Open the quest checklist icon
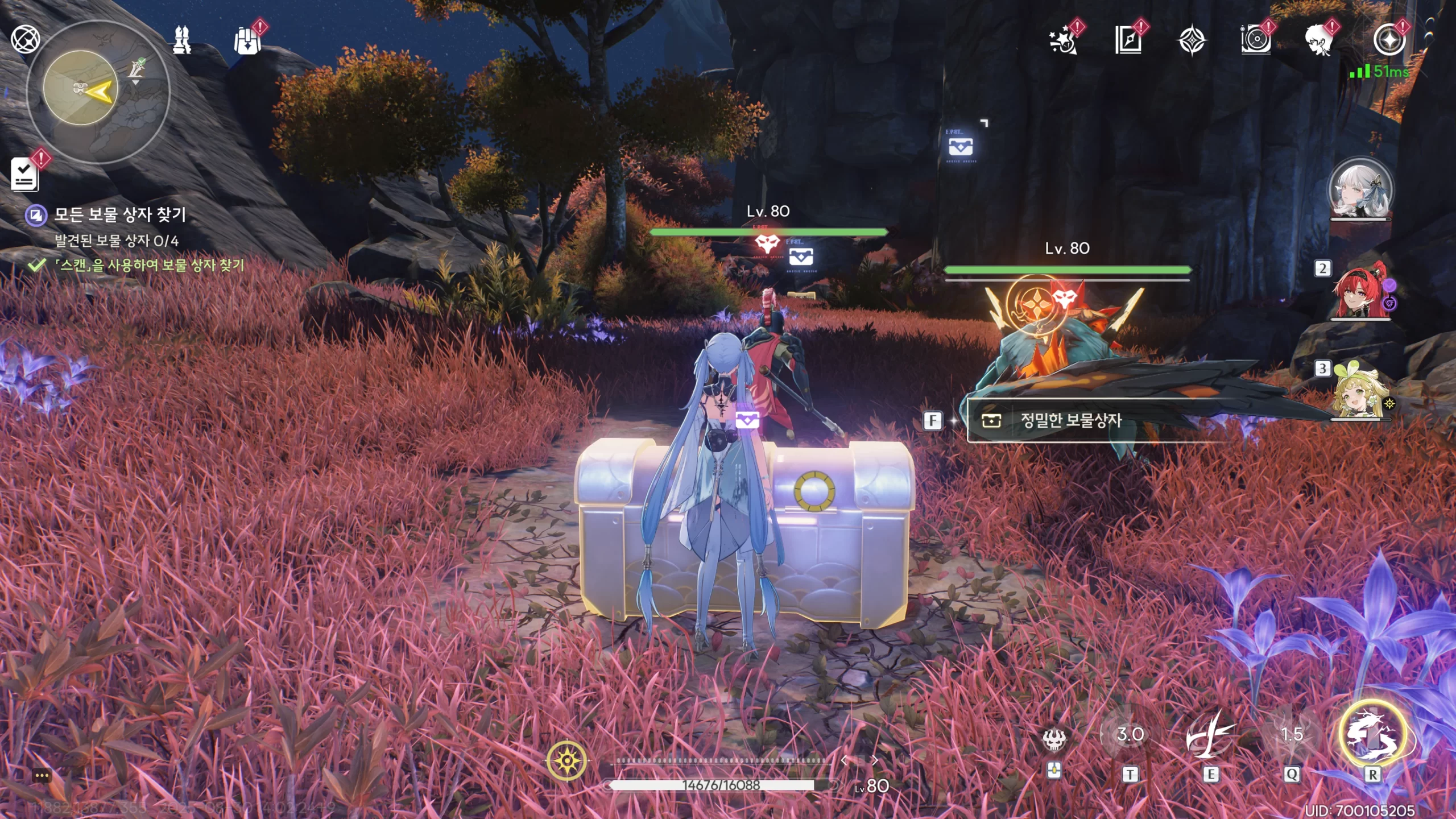This screenshot has height=819, width=1456. pyautogui.click(x=25, y=174)
